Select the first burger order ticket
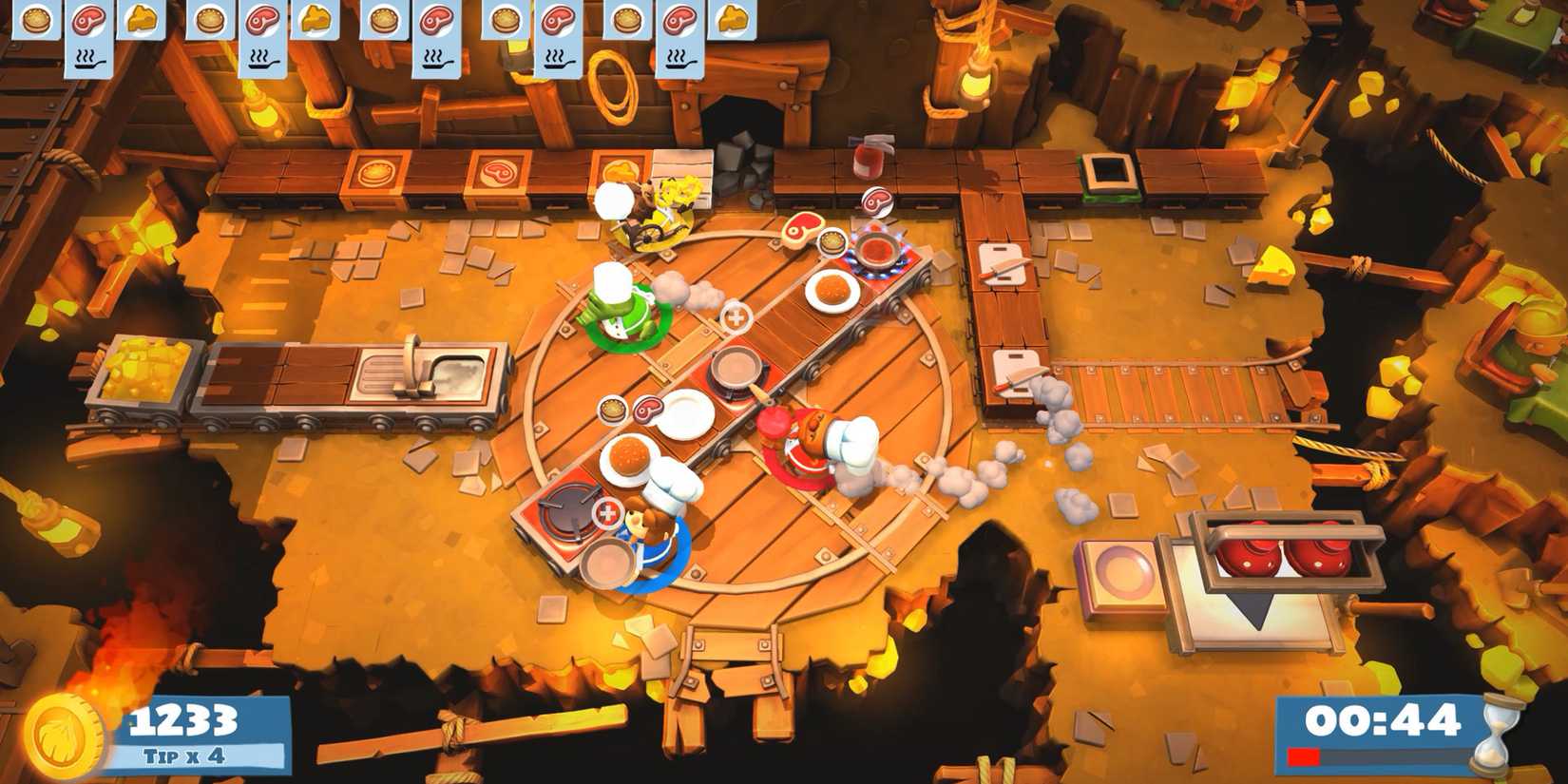Viewport: 1568px width, 784px height. 34,21
